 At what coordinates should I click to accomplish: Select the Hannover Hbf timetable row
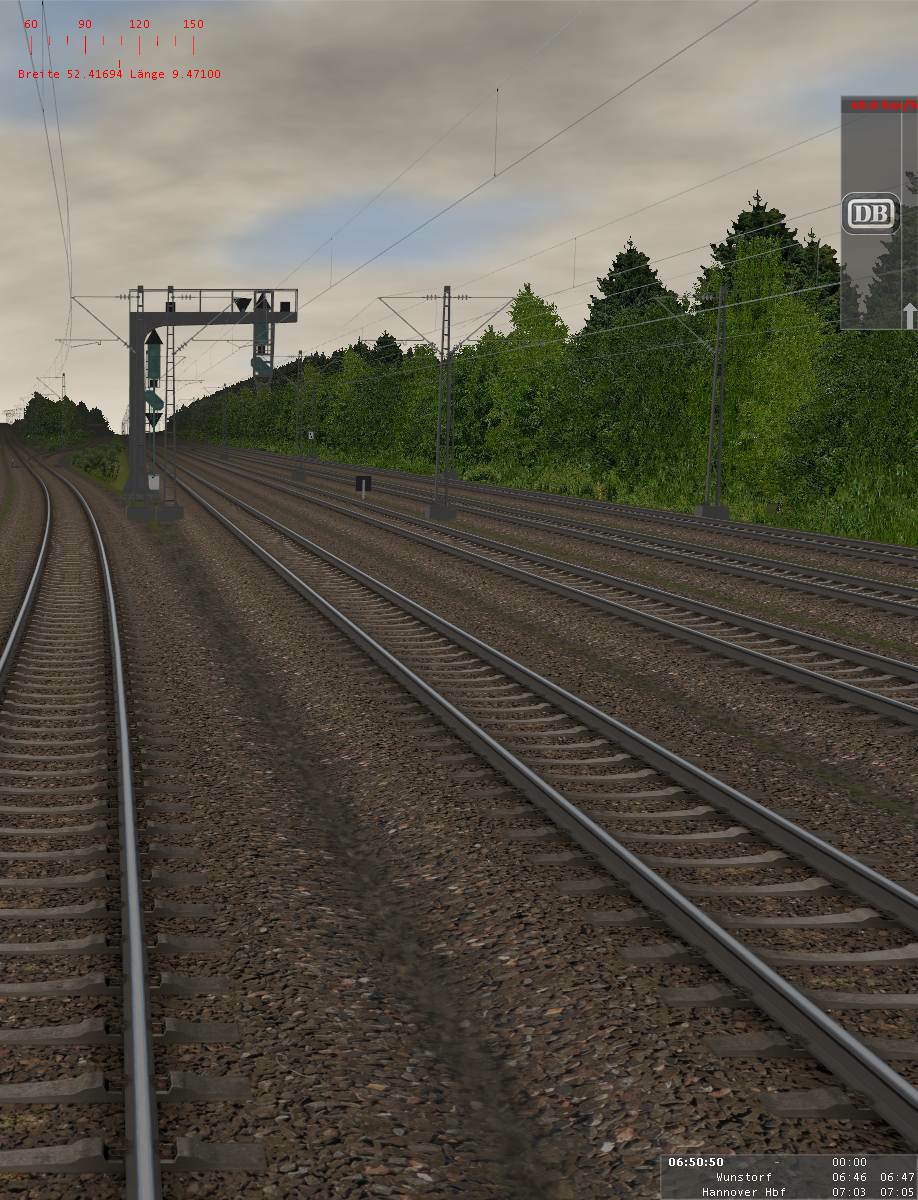(790, 1192)
